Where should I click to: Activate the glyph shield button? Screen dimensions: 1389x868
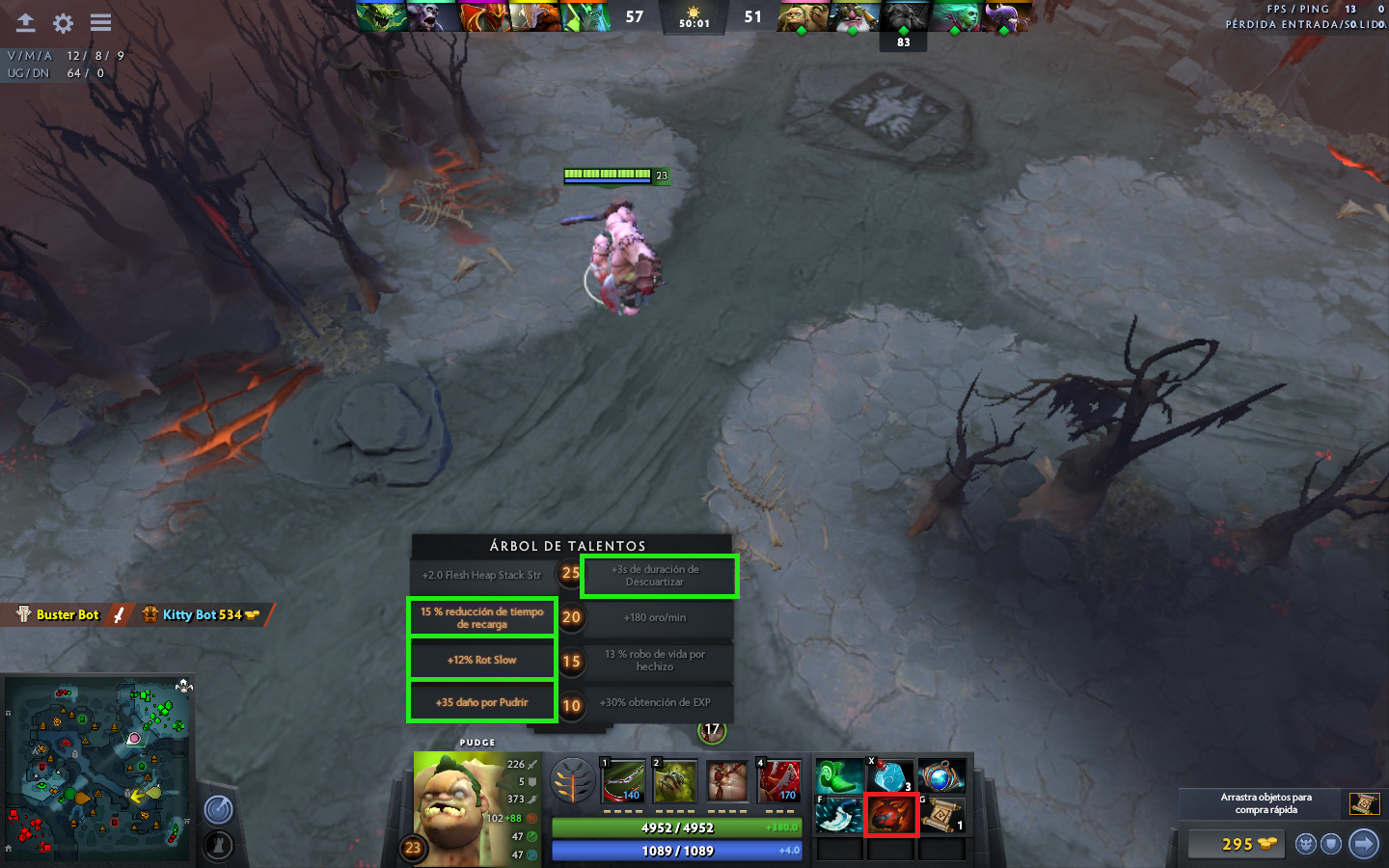pos(1331,844)
